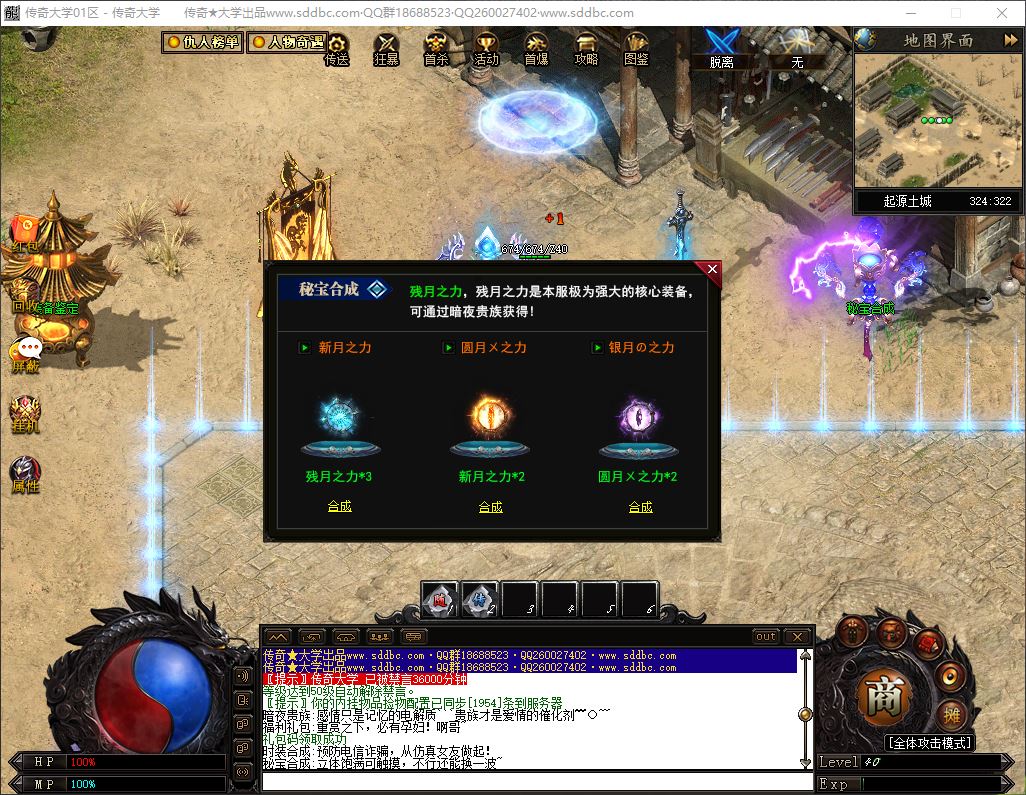
Task: Start 挂机 auto-battle mode
Action: 25,414
